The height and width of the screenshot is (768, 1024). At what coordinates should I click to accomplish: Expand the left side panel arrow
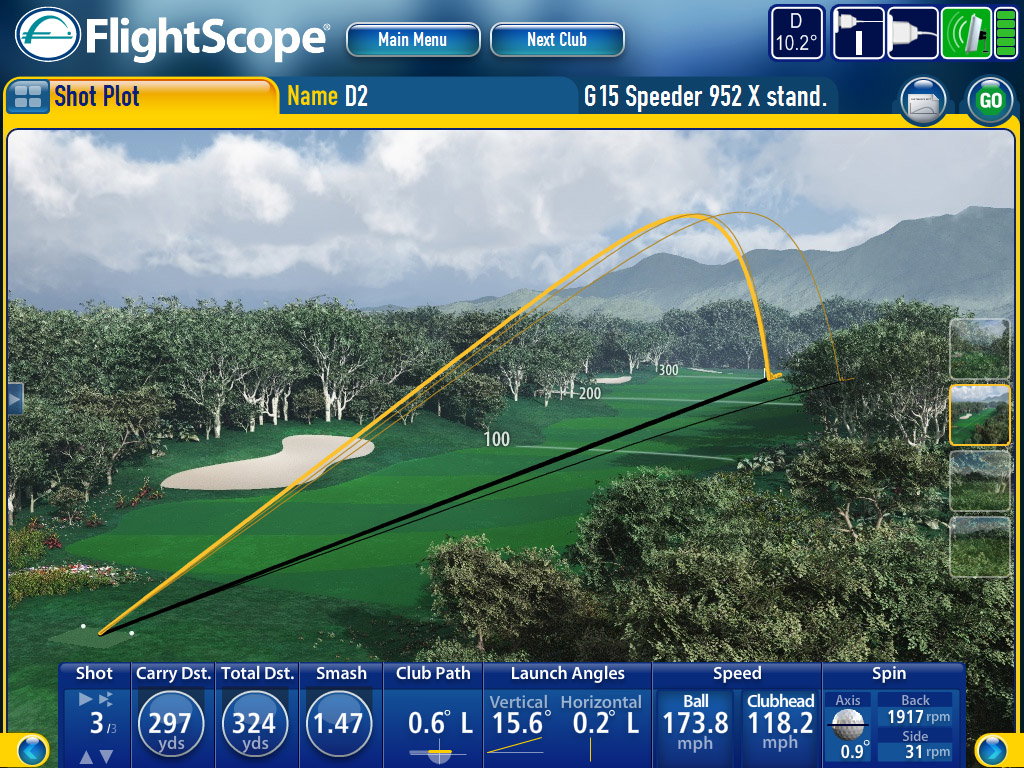point(14,398)
